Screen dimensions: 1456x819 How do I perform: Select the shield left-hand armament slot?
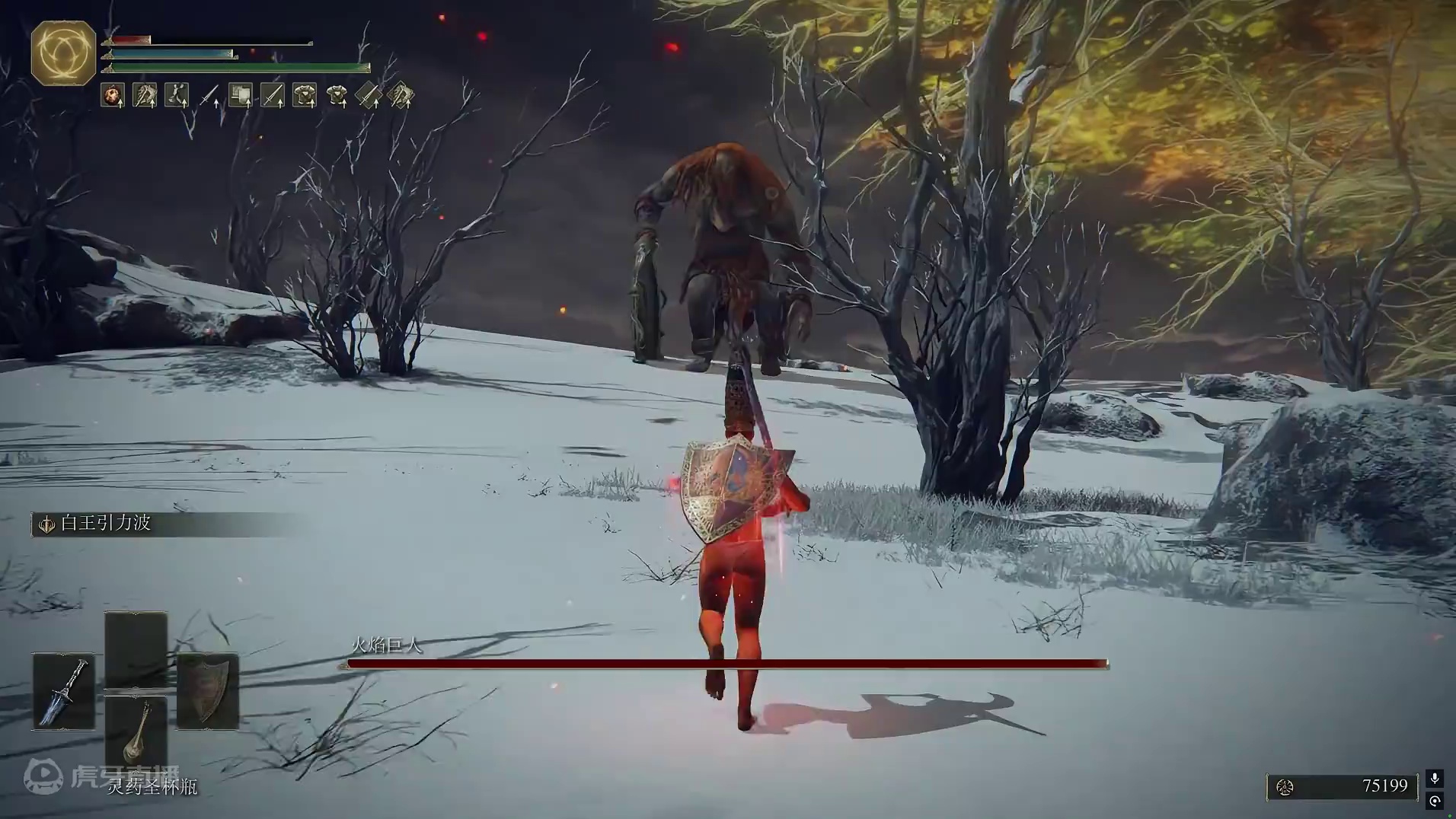(x=207, y=691)
